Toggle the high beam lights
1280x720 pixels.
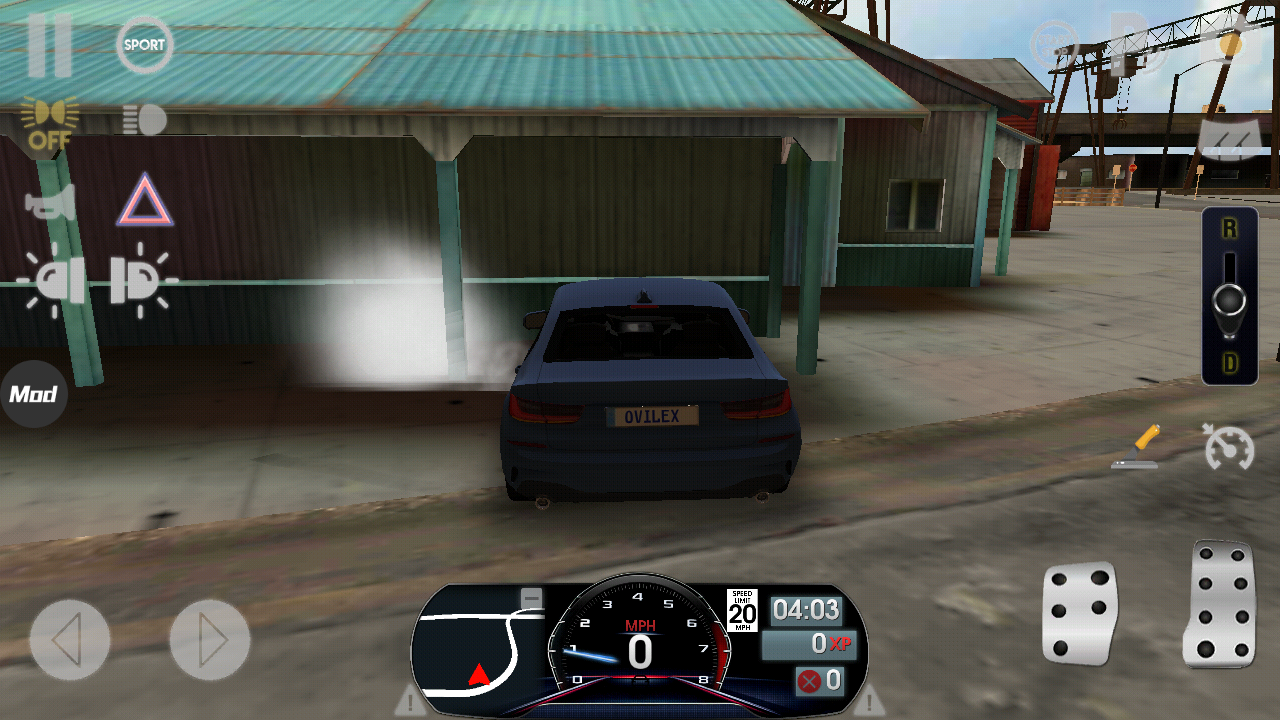[x=145, y=120]
